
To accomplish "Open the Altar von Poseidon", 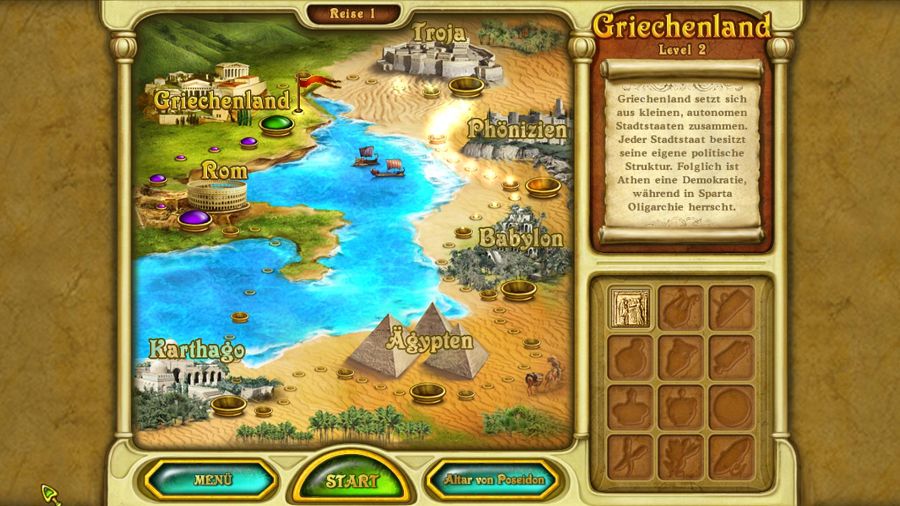I will click(x=494, y=480).
